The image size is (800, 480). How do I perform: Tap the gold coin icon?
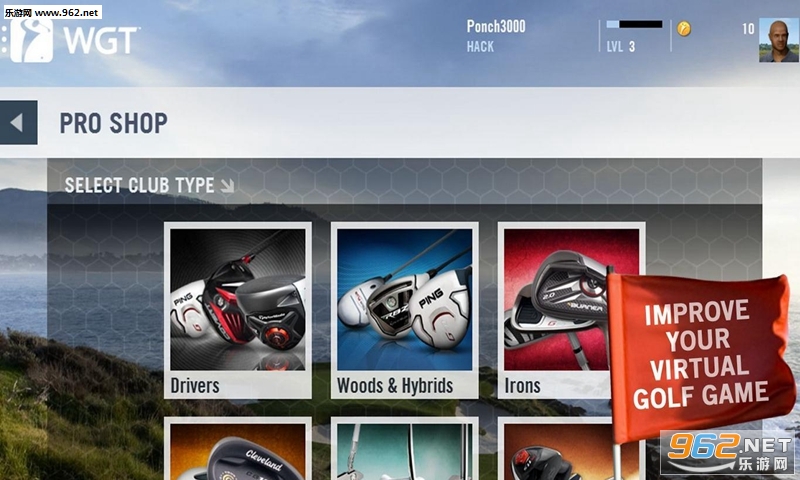[x=684, y=29]
